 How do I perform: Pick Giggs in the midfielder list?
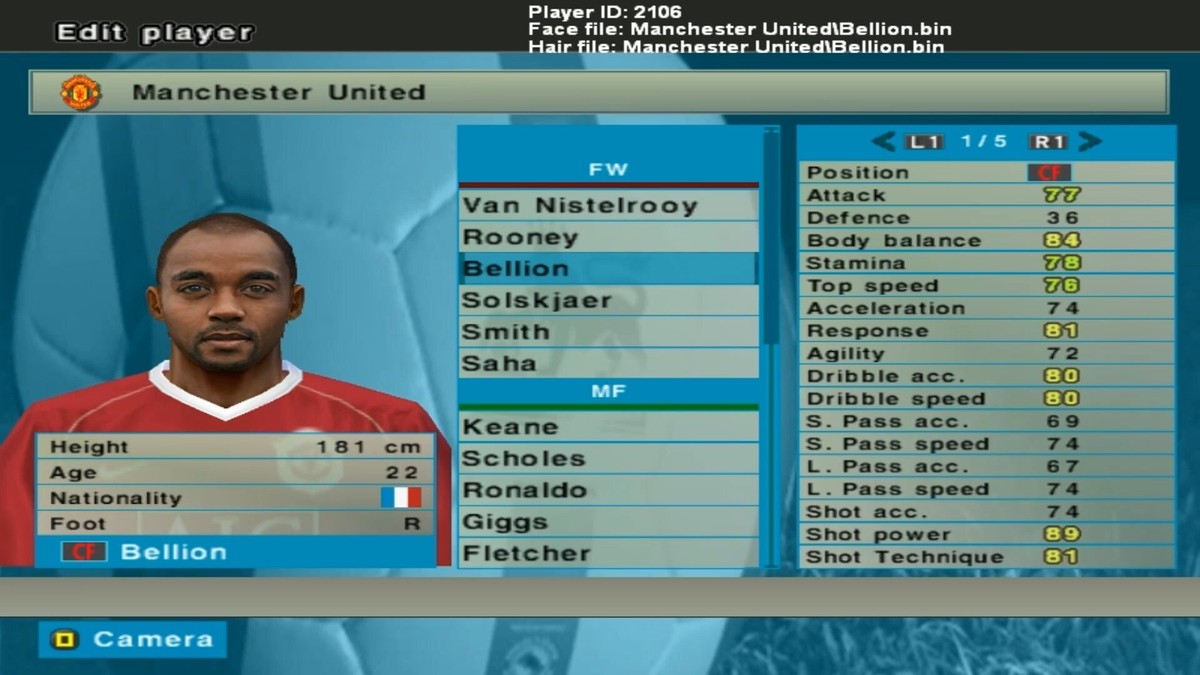click(608, 522)
